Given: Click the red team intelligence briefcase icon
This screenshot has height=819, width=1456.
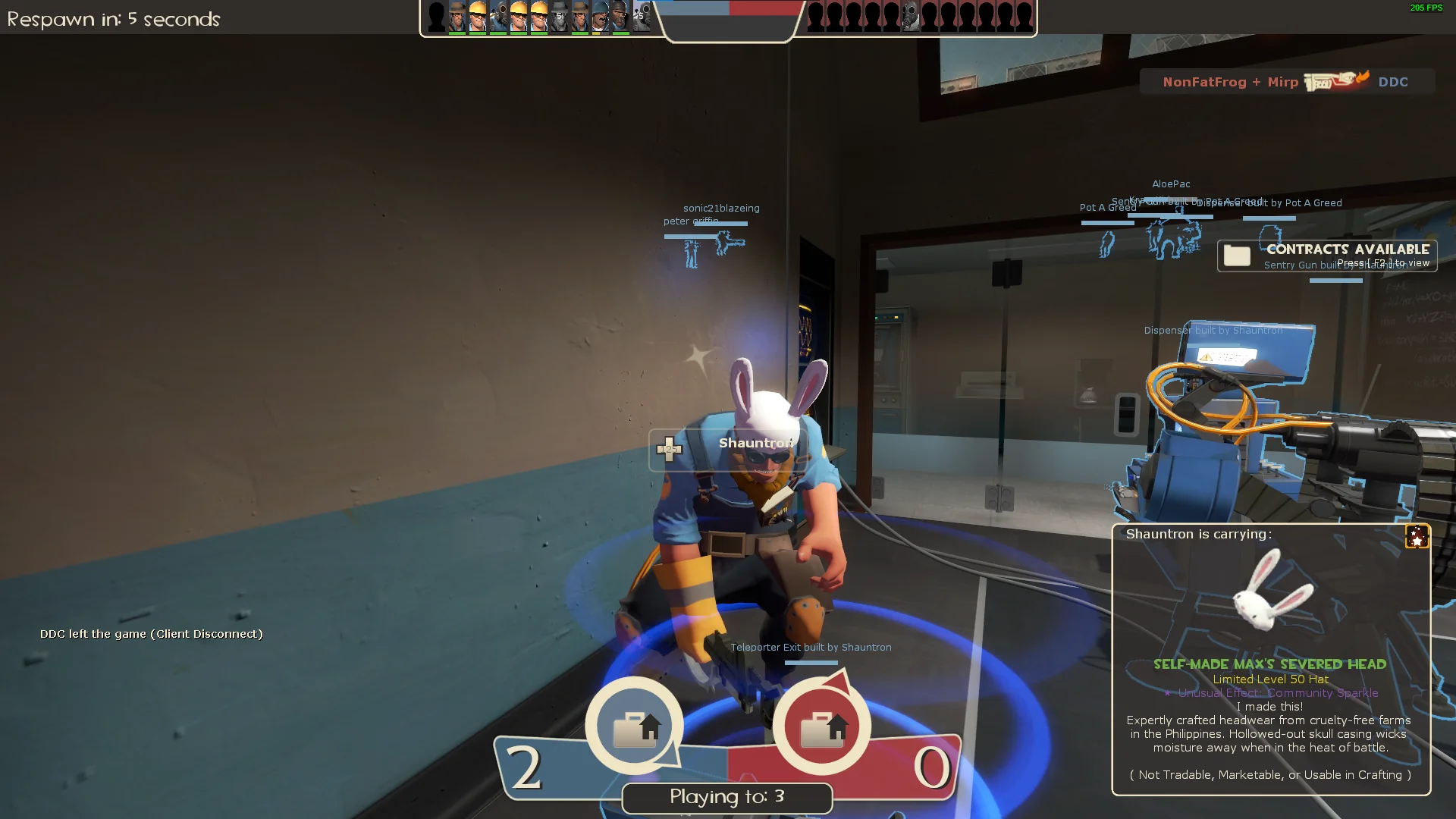Looking at the screenshot, I should 823,727.
